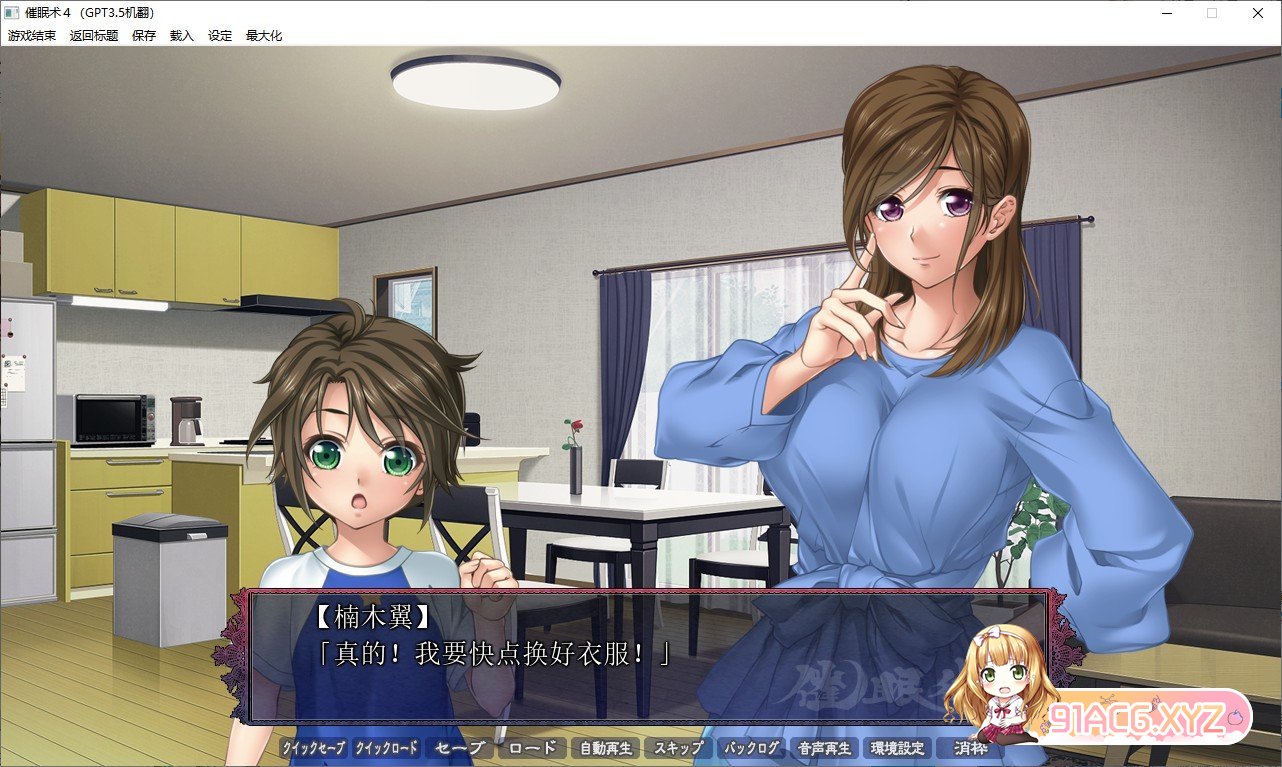Open 環境設定 configuration settings
The width and height of the screenshot is (1282, 767).
[x=897, y=748]
